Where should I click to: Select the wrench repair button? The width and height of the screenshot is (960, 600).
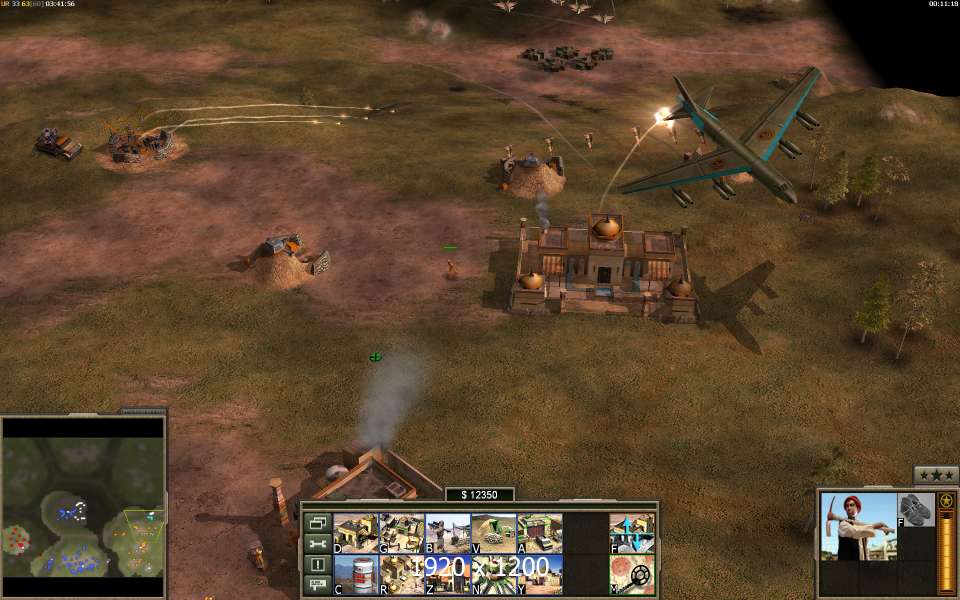318,543
